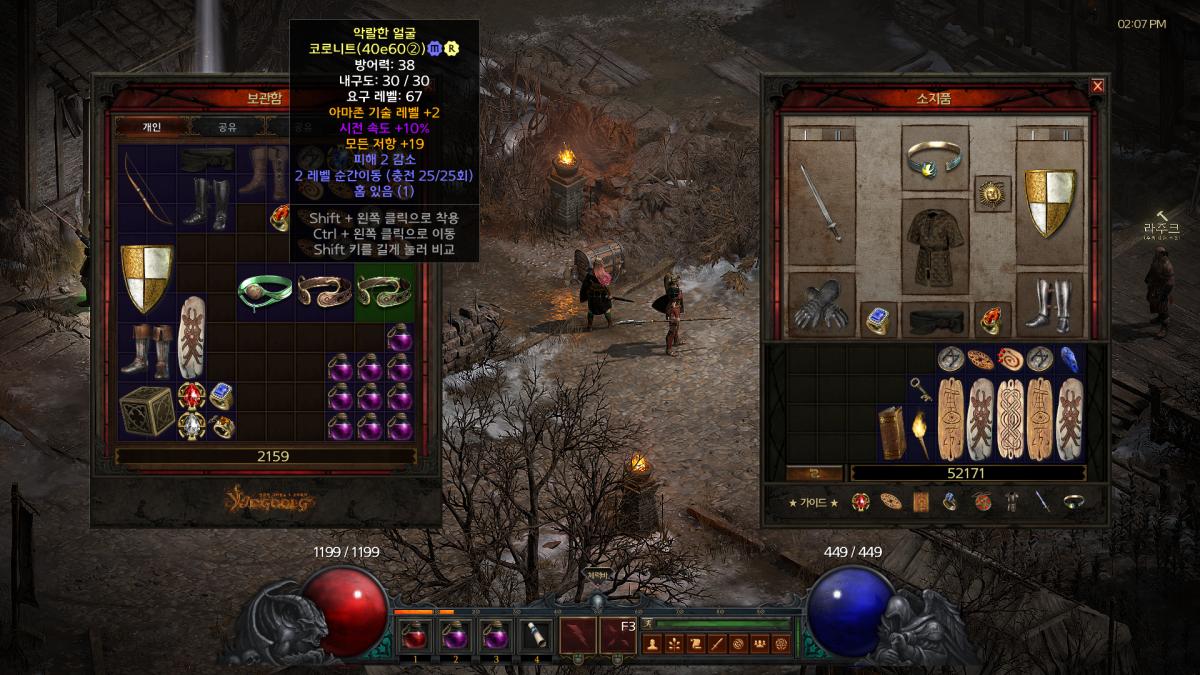Select the equipped silver greaves boots
This screenshot has width=1200, height=675.
pos(1049,304)
